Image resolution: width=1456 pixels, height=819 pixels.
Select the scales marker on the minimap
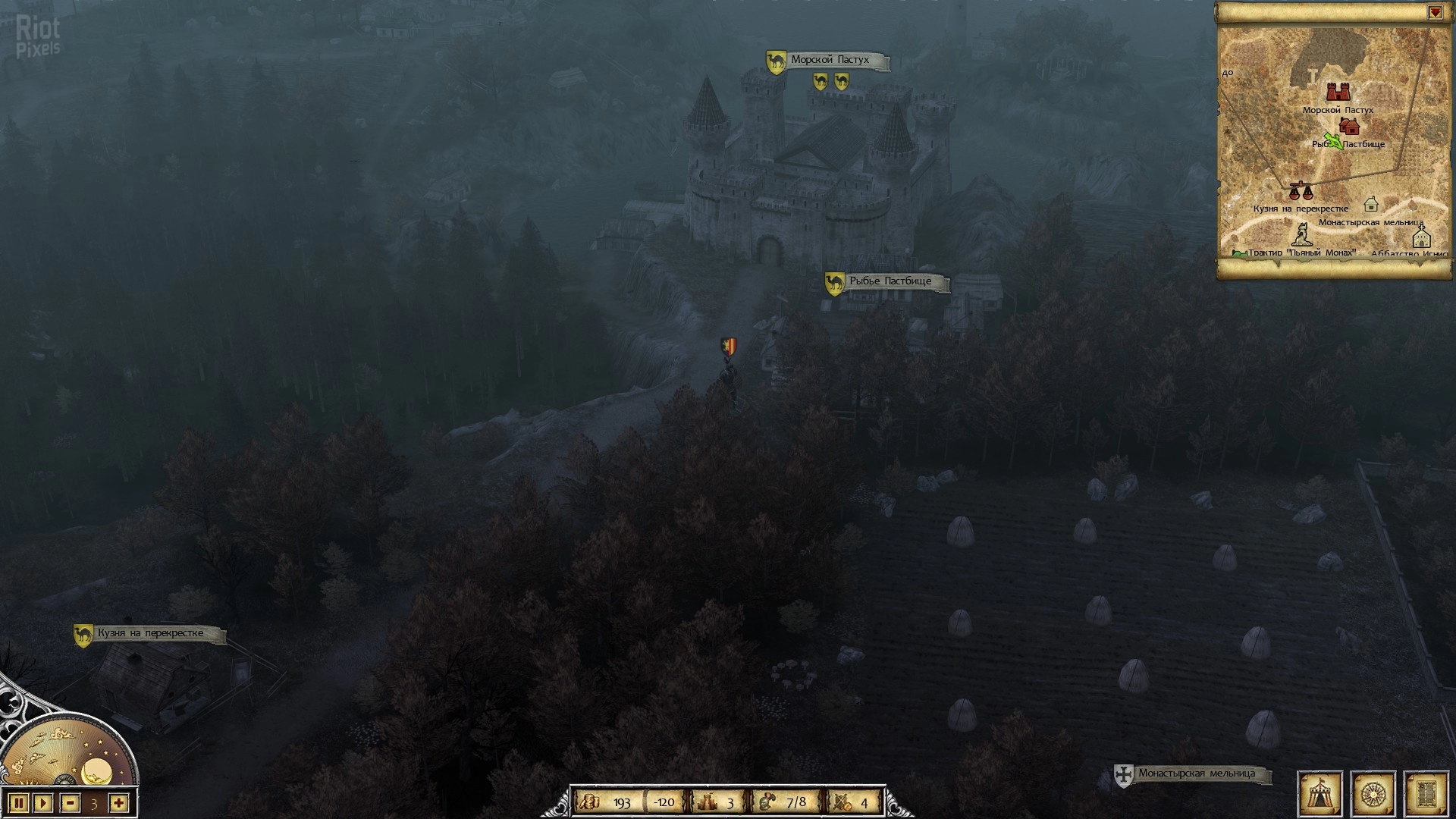pyautogui.click(x=1300, y=190)
